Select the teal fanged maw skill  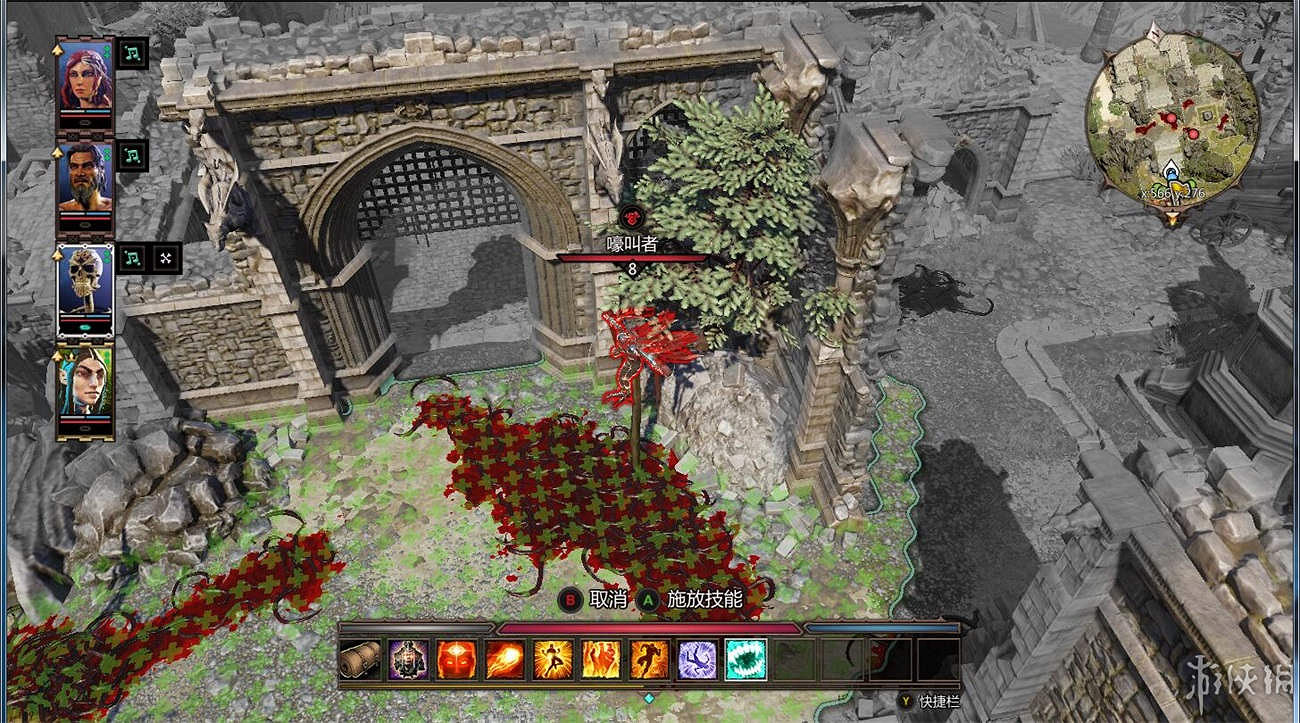coord(745,660)
